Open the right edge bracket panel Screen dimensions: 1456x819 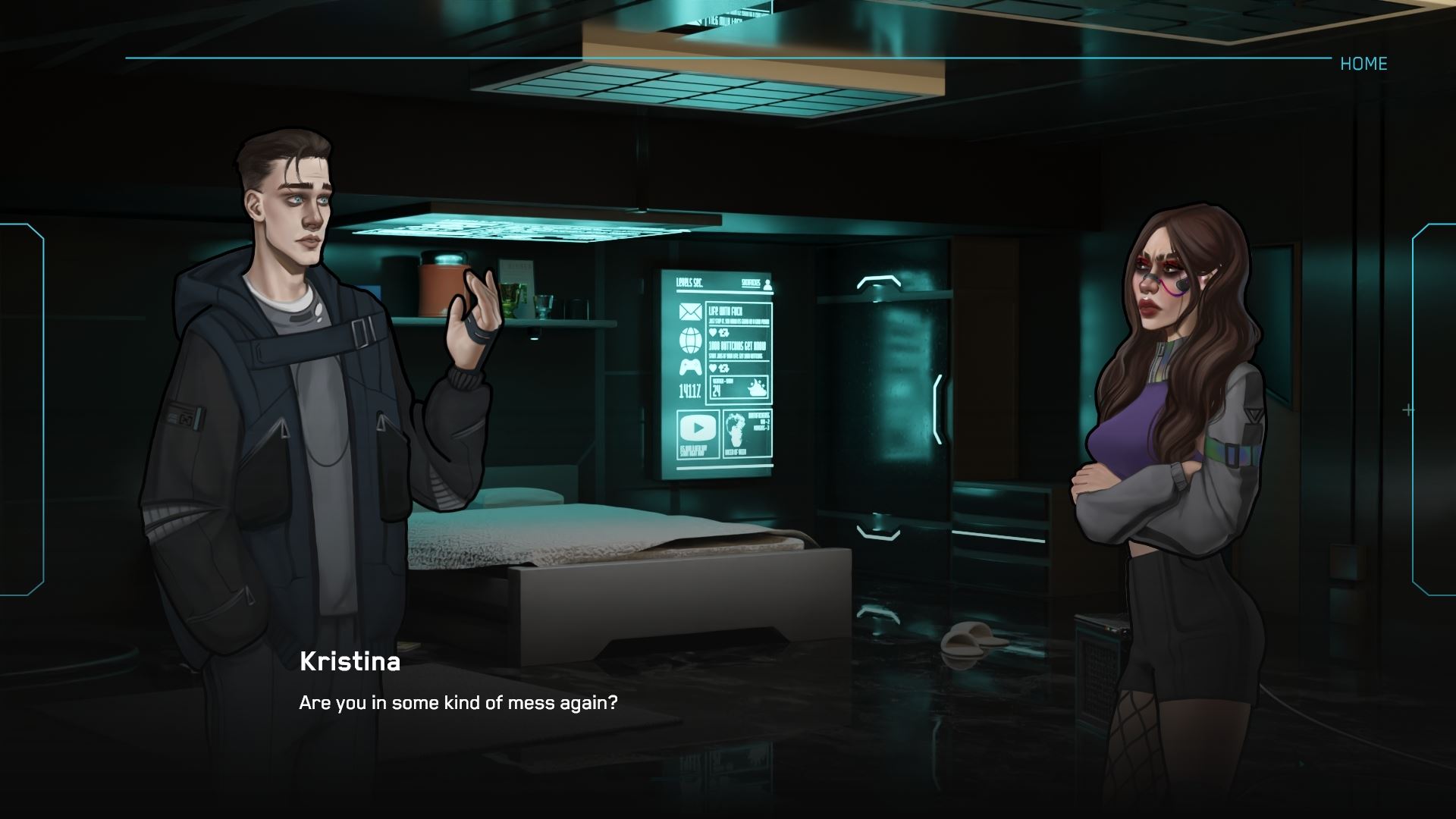pyautogui.click(x=1434, y=409)
